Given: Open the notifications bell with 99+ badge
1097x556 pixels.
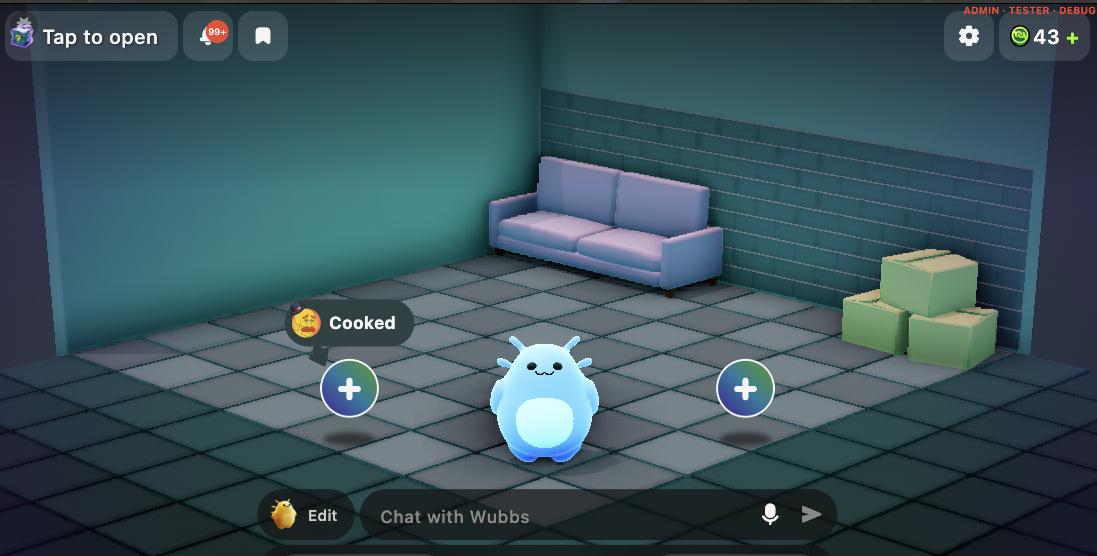Looking at the screenshot, I should pos(209,37).
